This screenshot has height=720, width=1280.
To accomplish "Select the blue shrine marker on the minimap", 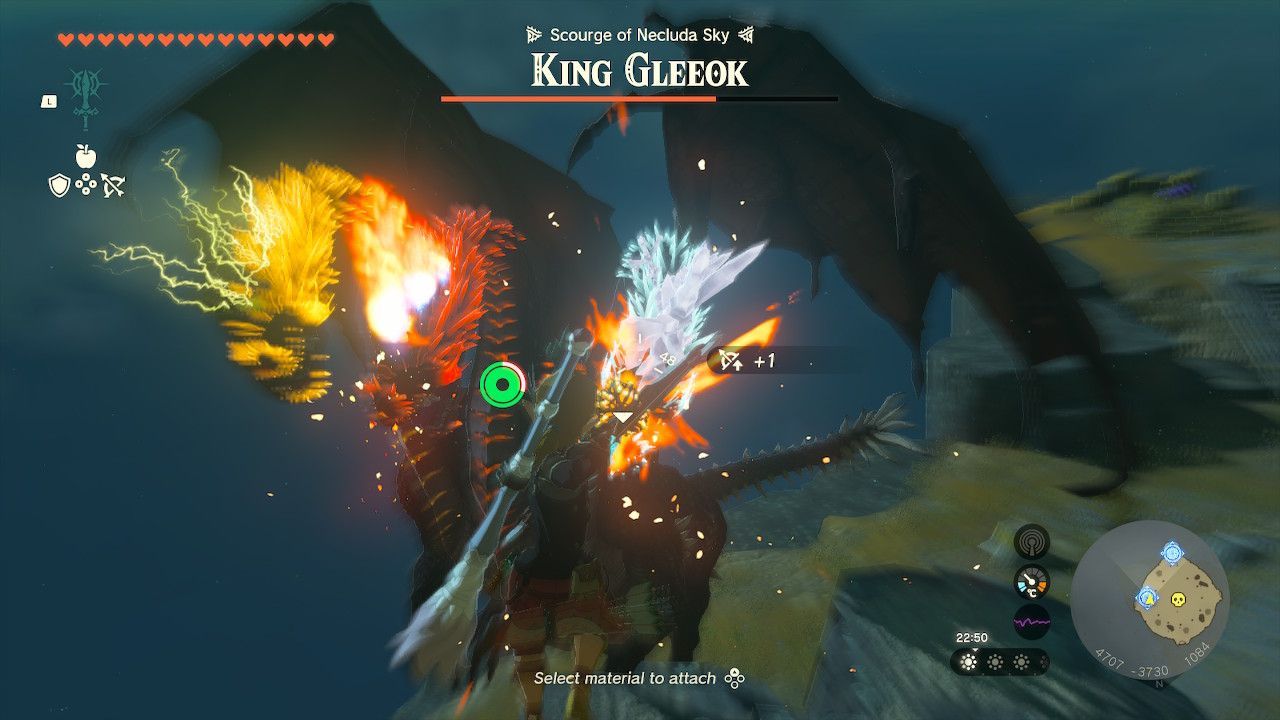I will (1172, 552).
